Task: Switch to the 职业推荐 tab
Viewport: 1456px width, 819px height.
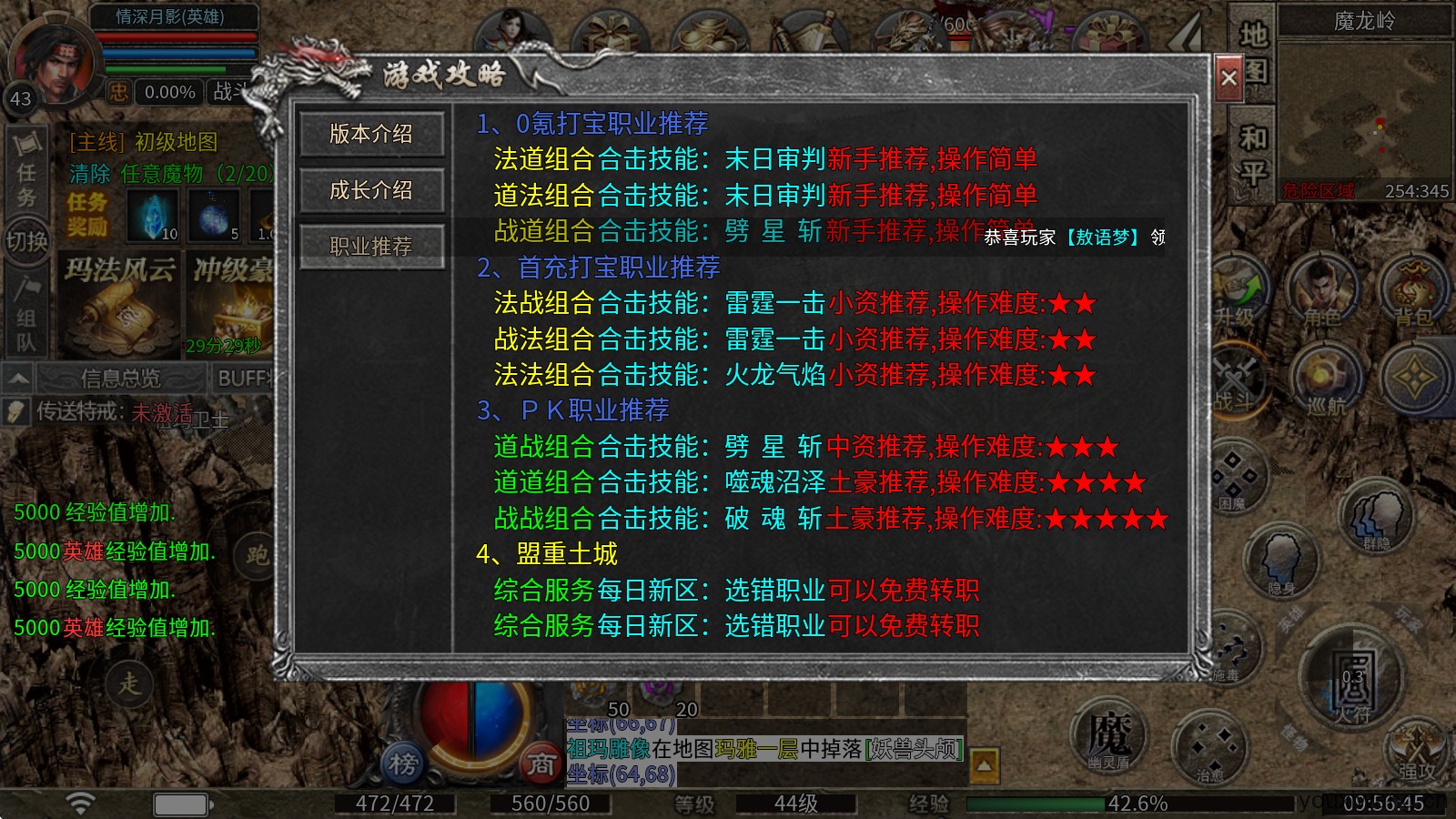Action: pyautogui.click(x=372, y=245)
